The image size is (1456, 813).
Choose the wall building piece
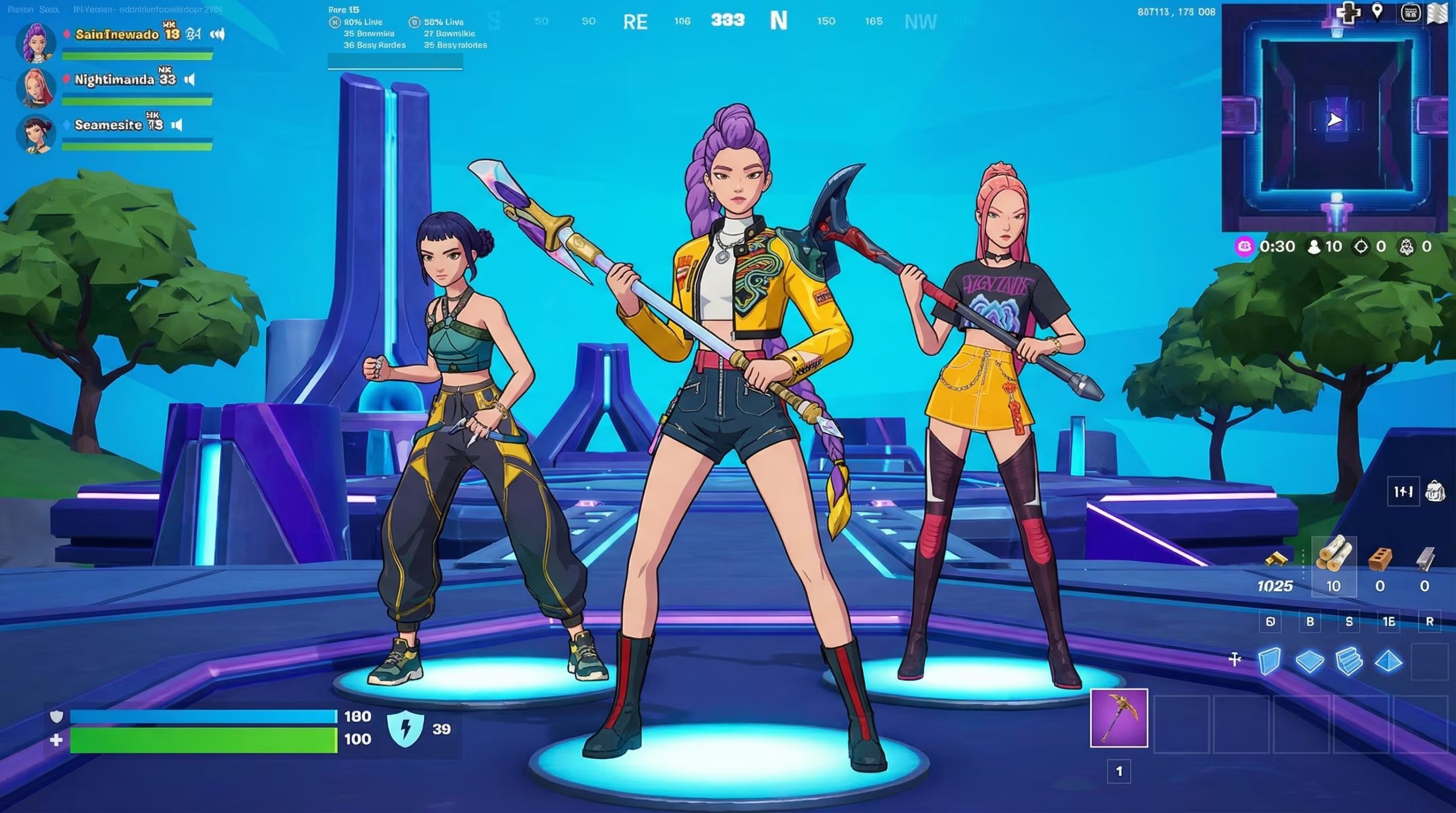coord(1270,661)
